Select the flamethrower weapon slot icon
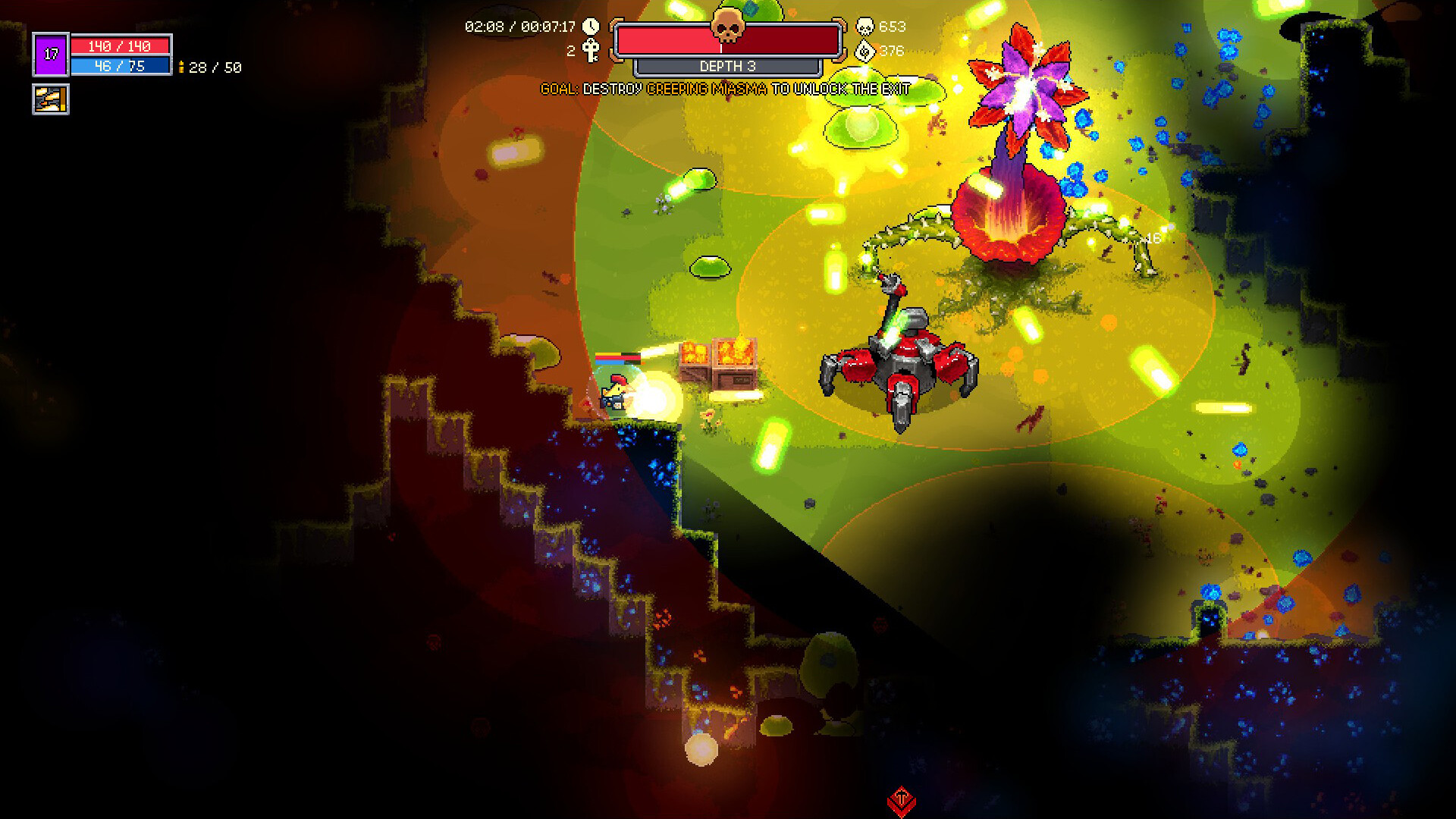 click(50, 98)
